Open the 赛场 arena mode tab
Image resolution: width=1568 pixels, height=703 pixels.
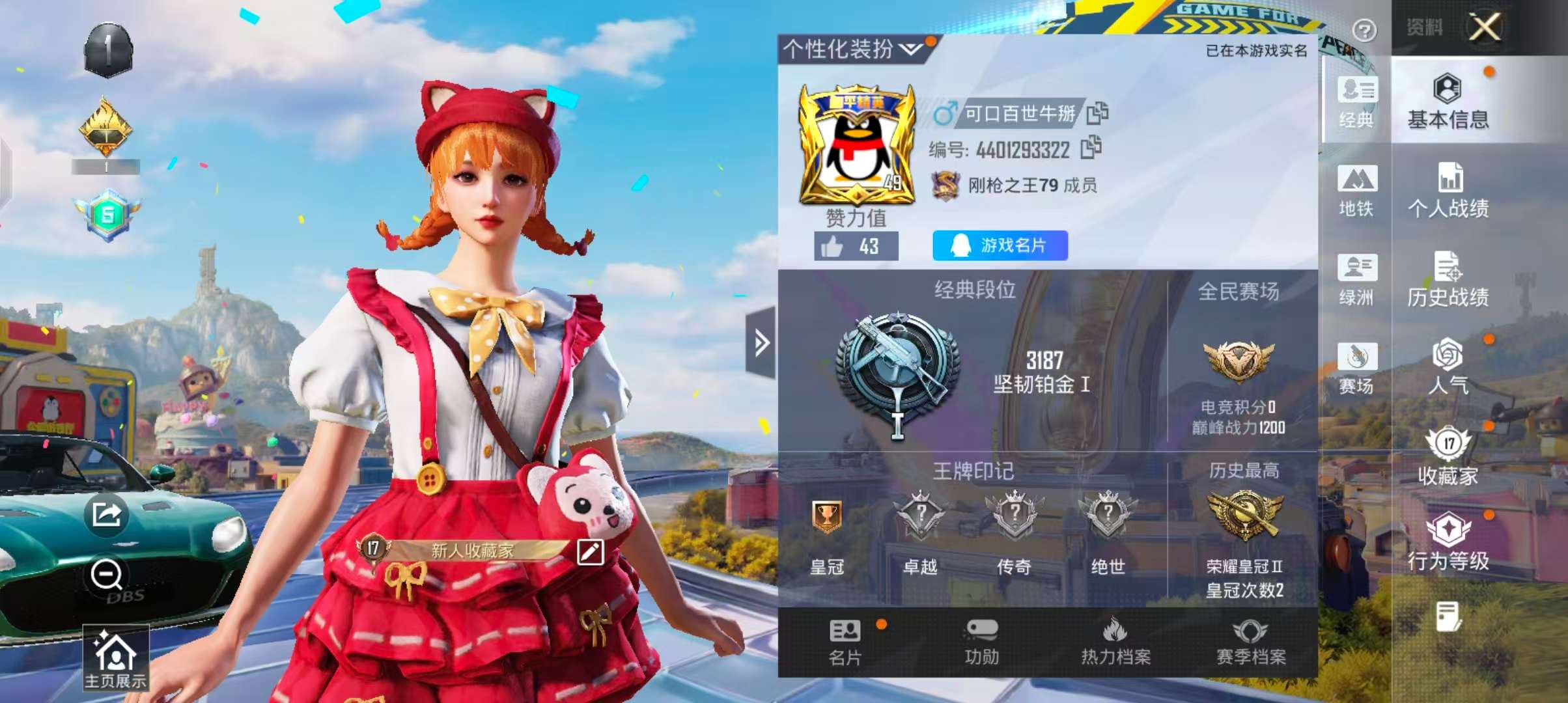(1356, 368)
